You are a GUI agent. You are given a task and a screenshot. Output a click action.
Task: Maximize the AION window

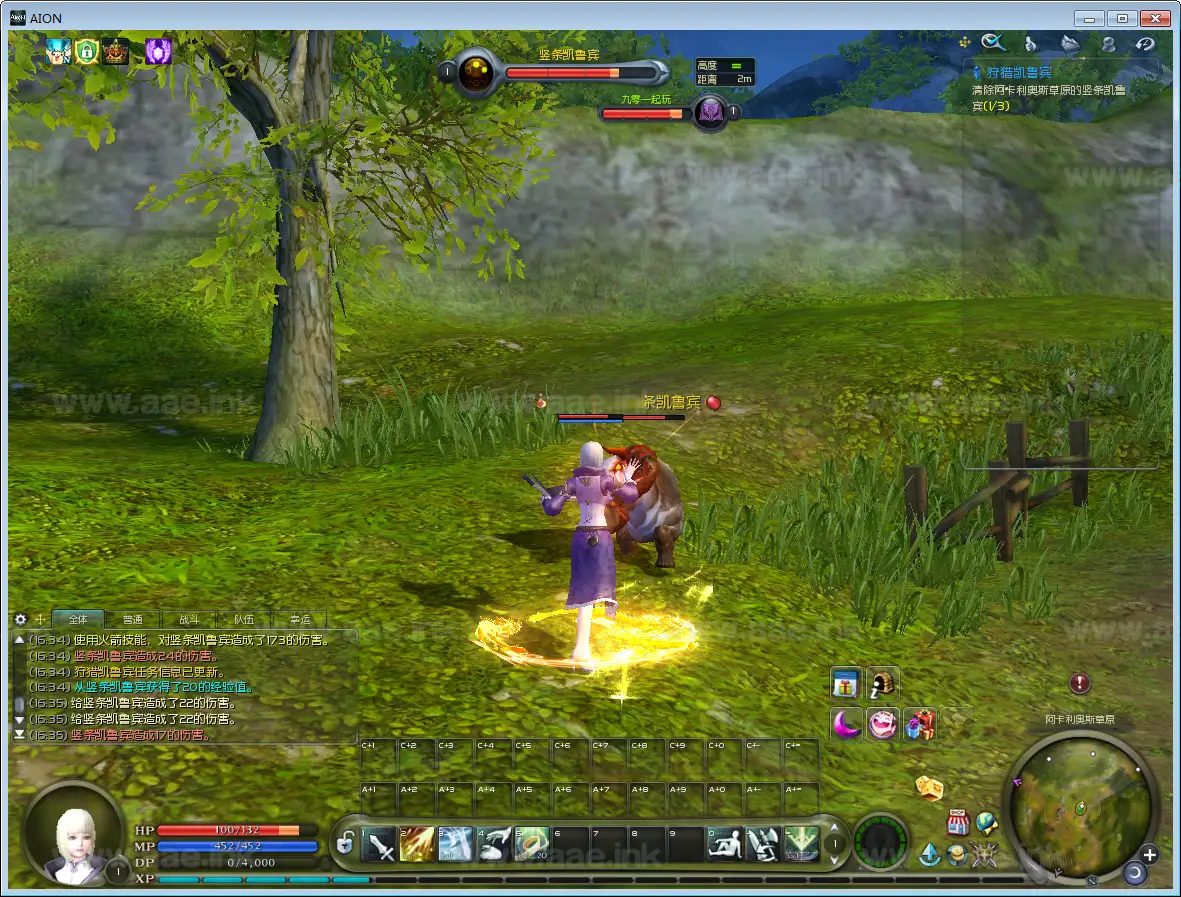(1123, 18)
